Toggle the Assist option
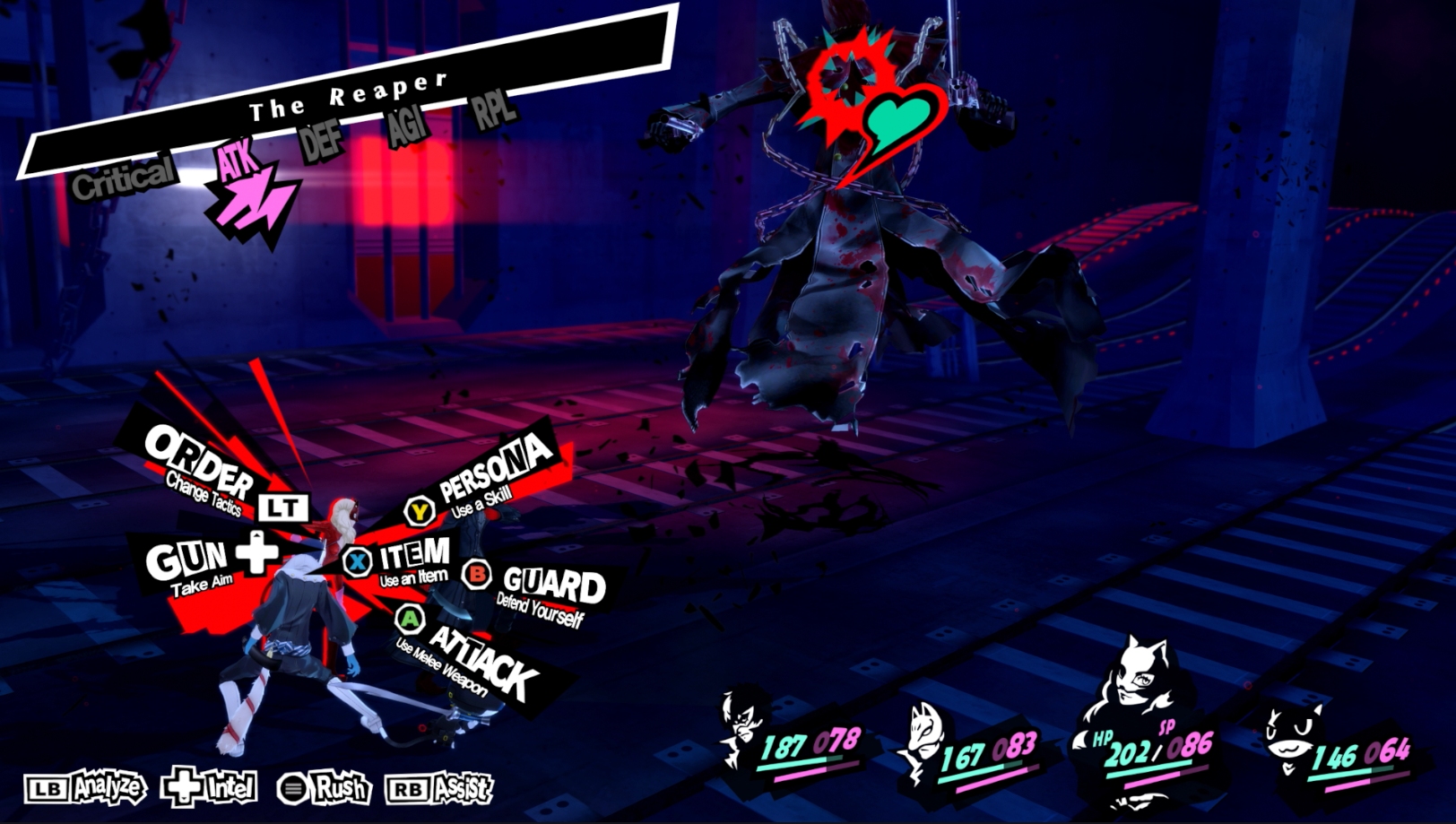 (439, 788)
